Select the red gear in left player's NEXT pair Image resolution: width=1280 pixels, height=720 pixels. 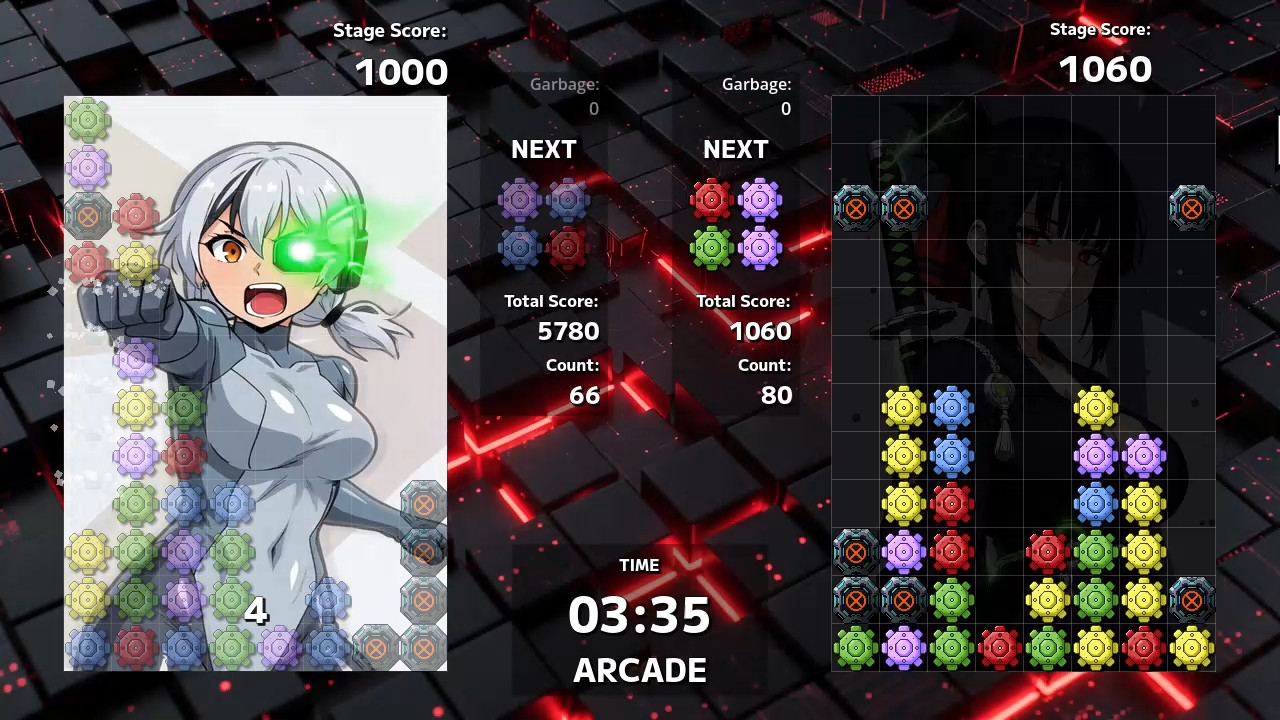point(568,247)
